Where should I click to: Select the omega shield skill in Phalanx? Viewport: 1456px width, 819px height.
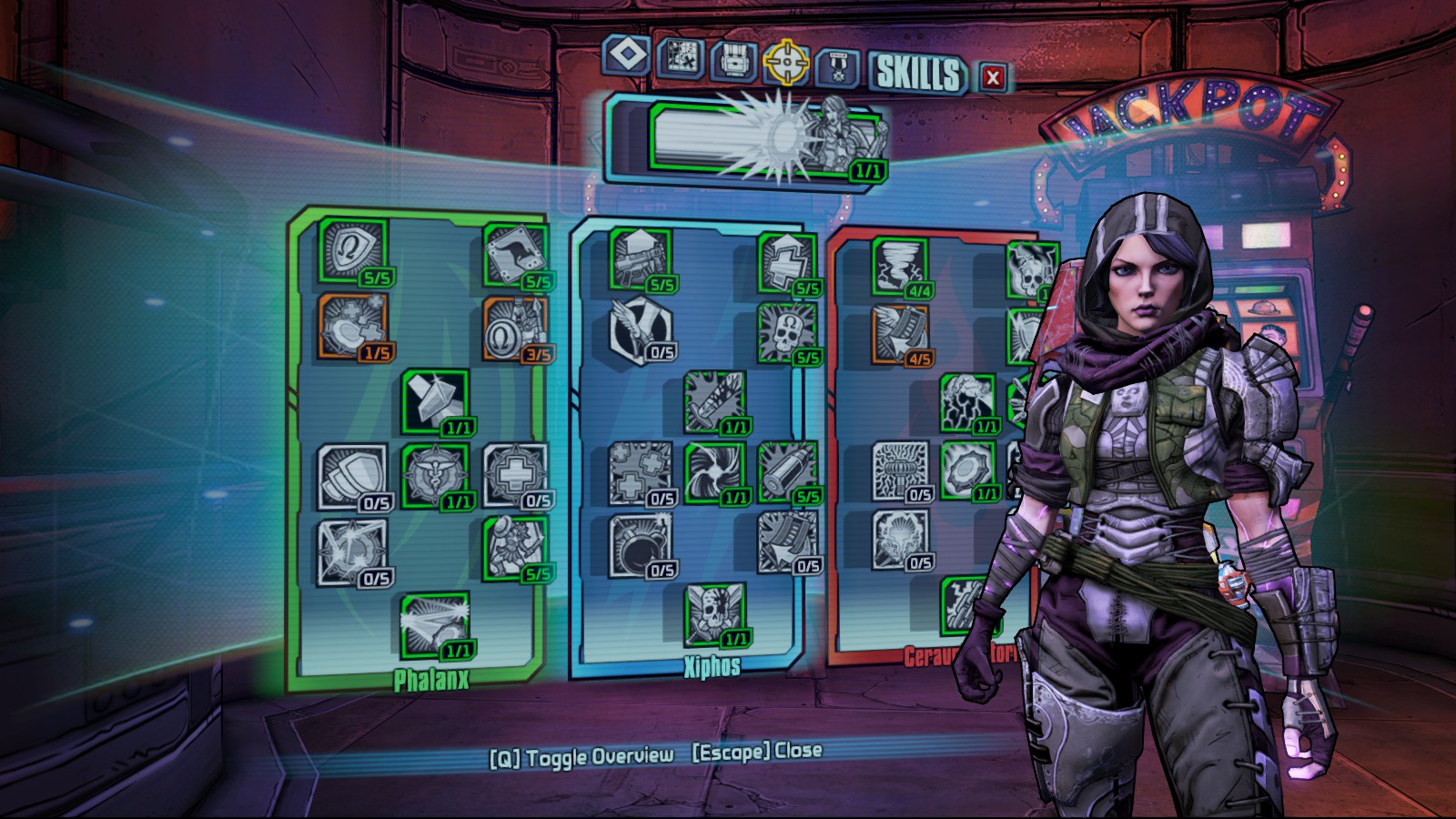click(352, 250)
